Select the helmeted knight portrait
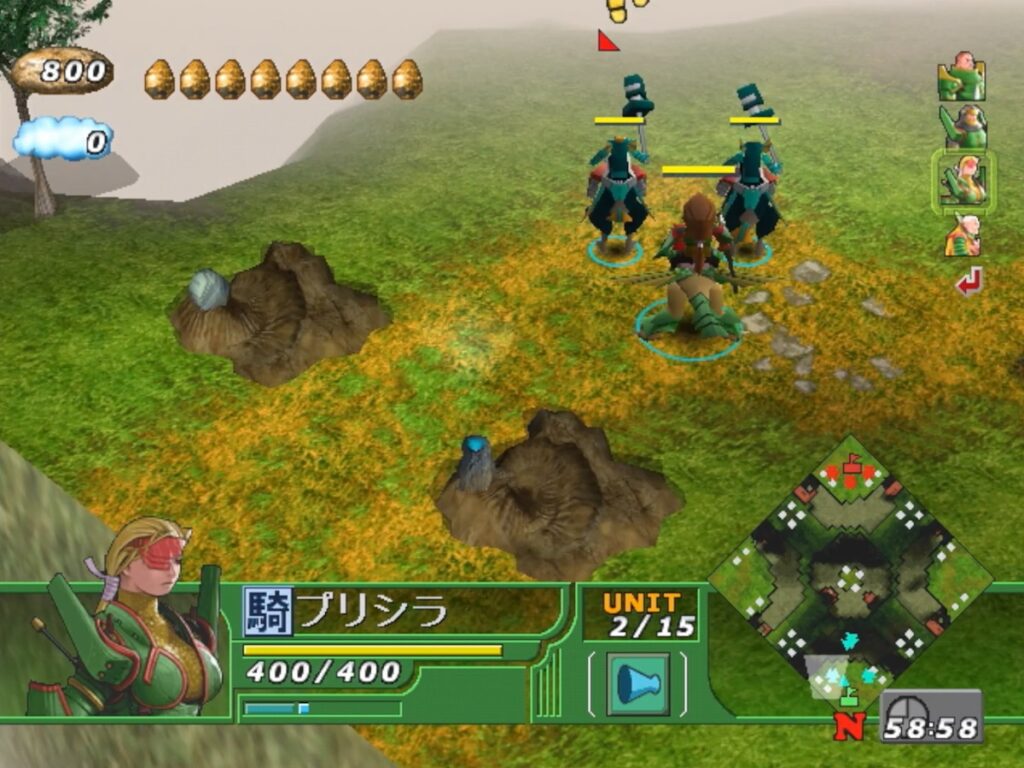The height and width of the screenshot is (768, 1024). point(962,127)
